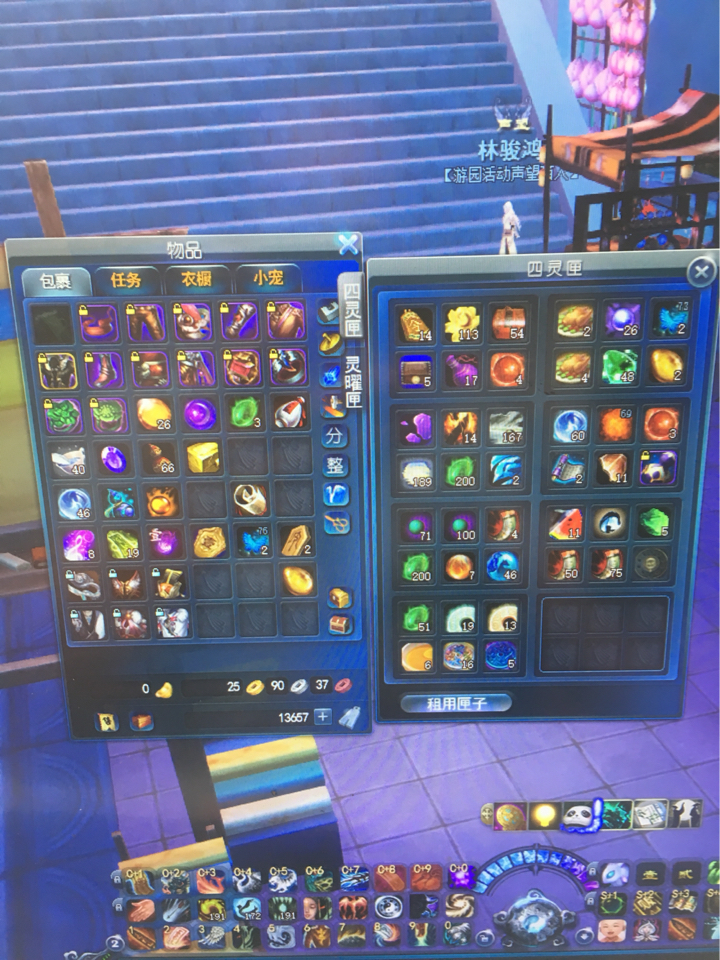Click the panda face icon
This screenshot has width=720, height=960.
tap(578, 815)
